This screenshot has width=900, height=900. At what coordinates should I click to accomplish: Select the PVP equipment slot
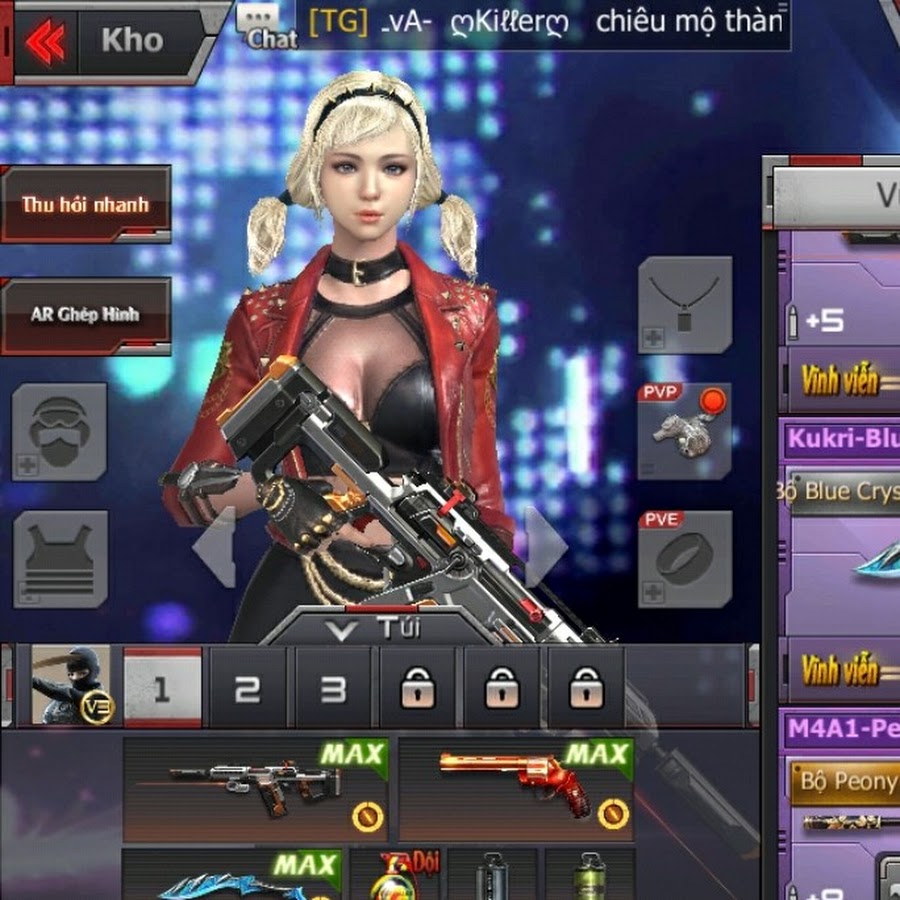pyautogui.click(x=685, y=431)
